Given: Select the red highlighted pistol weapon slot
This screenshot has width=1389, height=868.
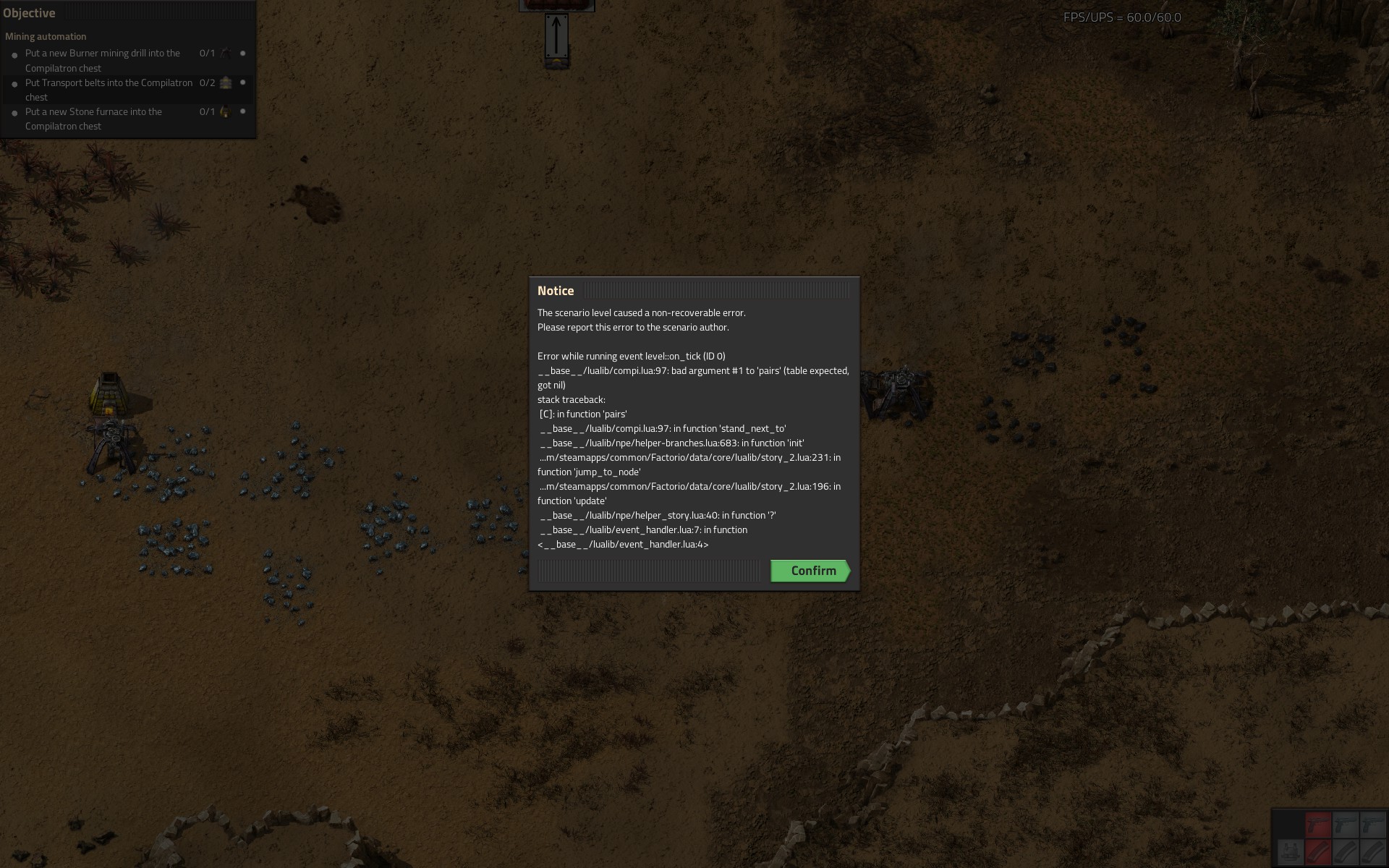Looking at the screenshot, I should pyautogui.click(x=1318, y=825).
